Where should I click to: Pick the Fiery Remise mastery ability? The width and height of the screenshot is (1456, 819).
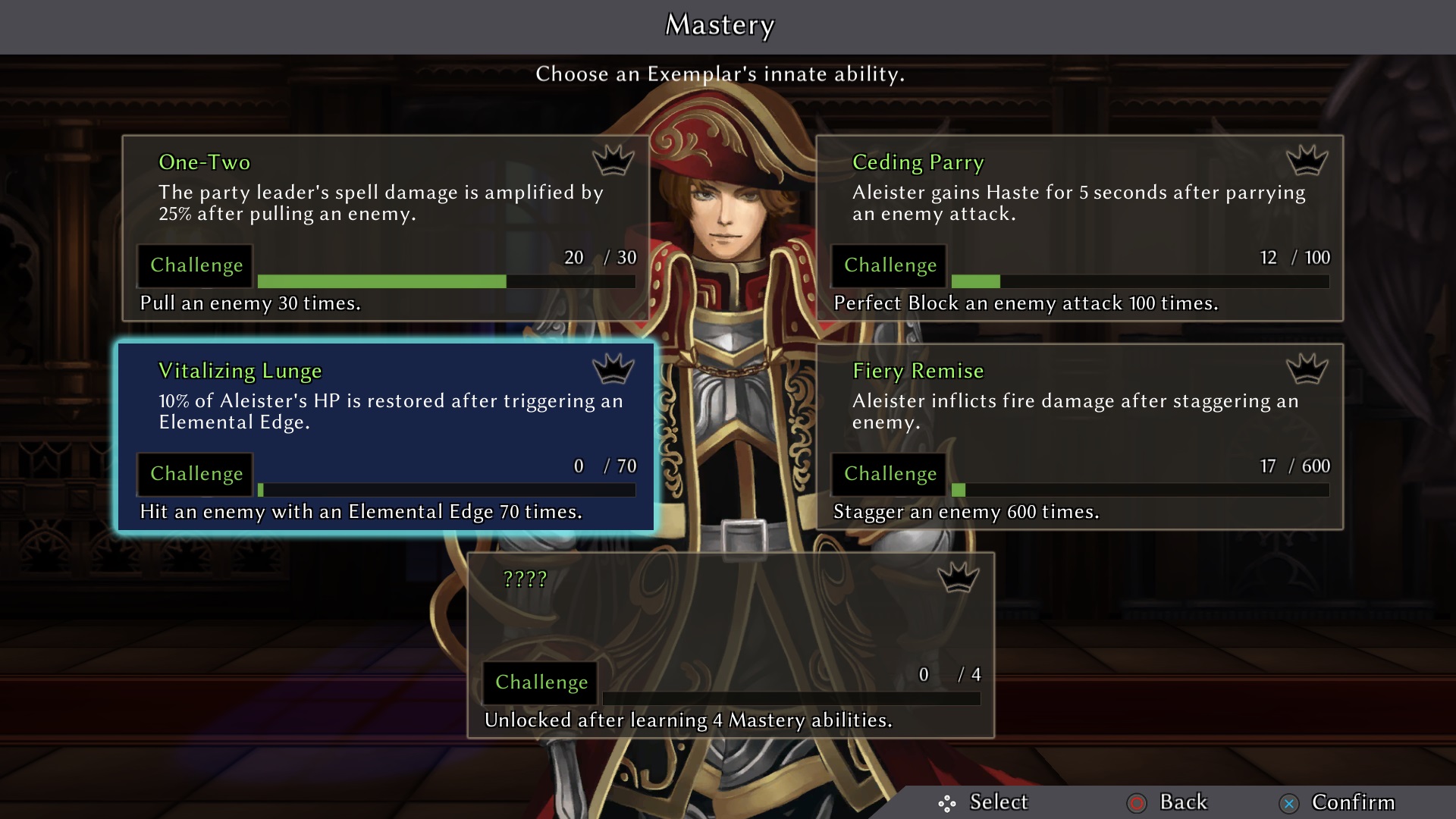click(x=1079, y=437)
